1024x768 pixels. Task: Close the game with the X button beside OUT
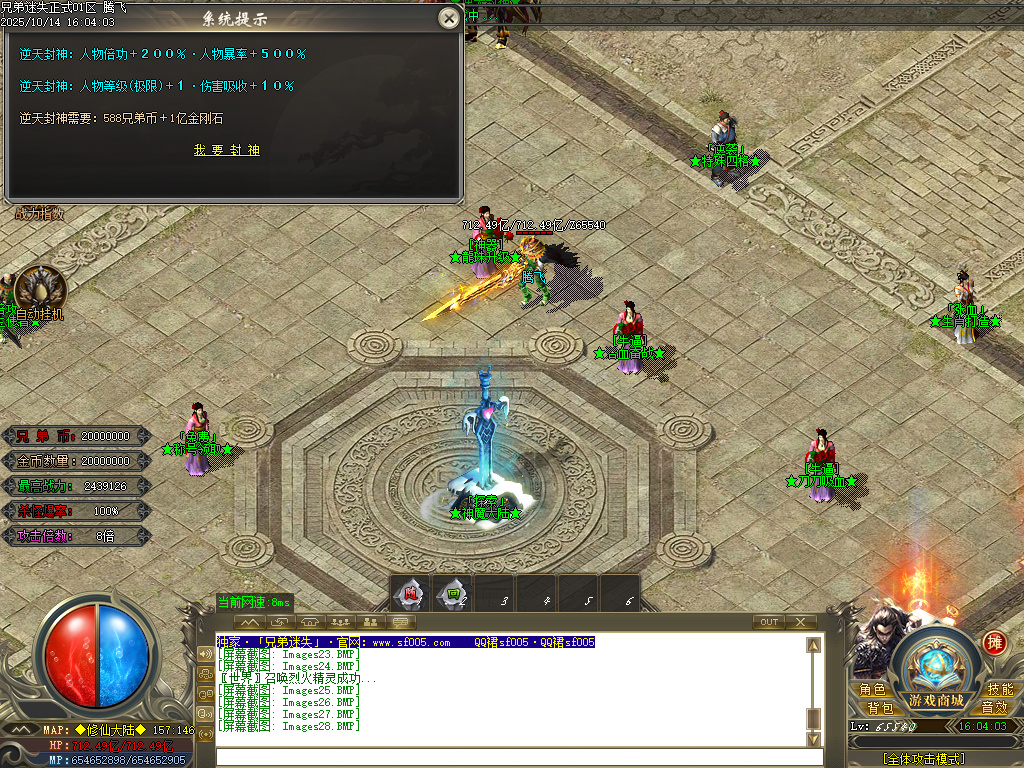pyautogui.click(x=800, y=622)
